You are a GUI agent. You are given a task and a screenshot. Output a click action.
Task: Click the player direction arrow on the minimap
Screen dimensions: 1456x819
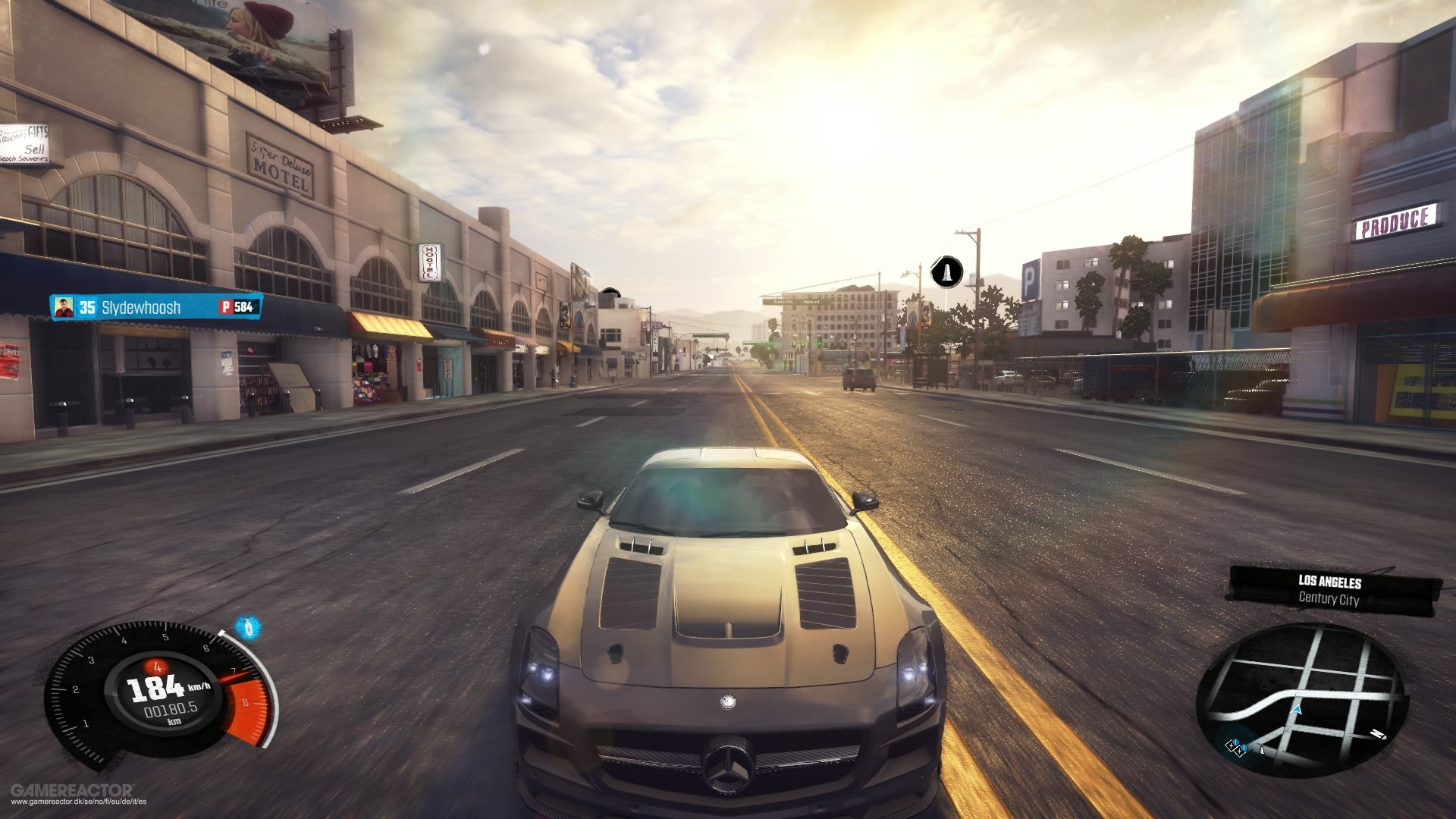point(1297,711)
